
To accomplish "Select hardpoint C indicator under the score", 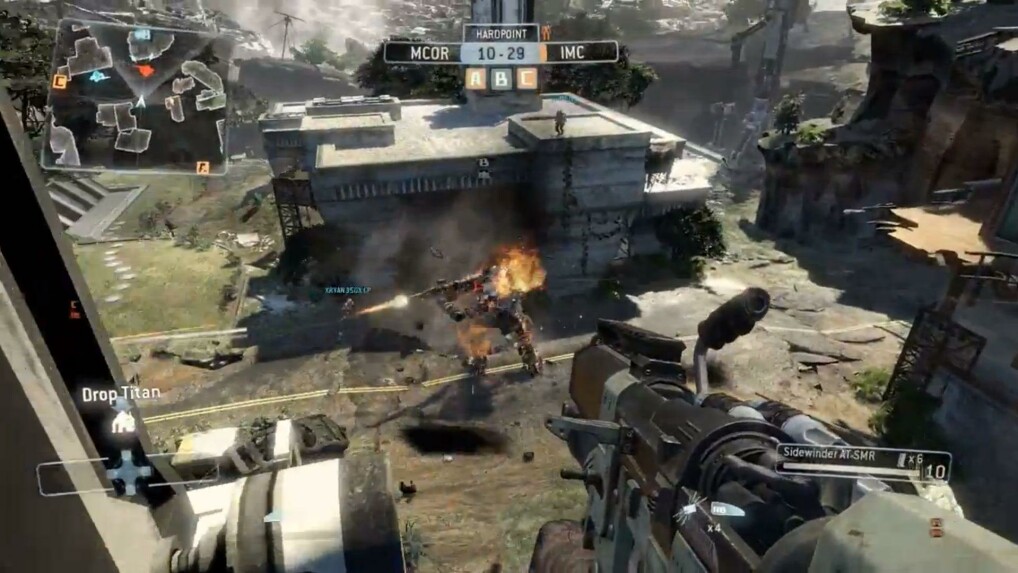I will coord(526,78).
